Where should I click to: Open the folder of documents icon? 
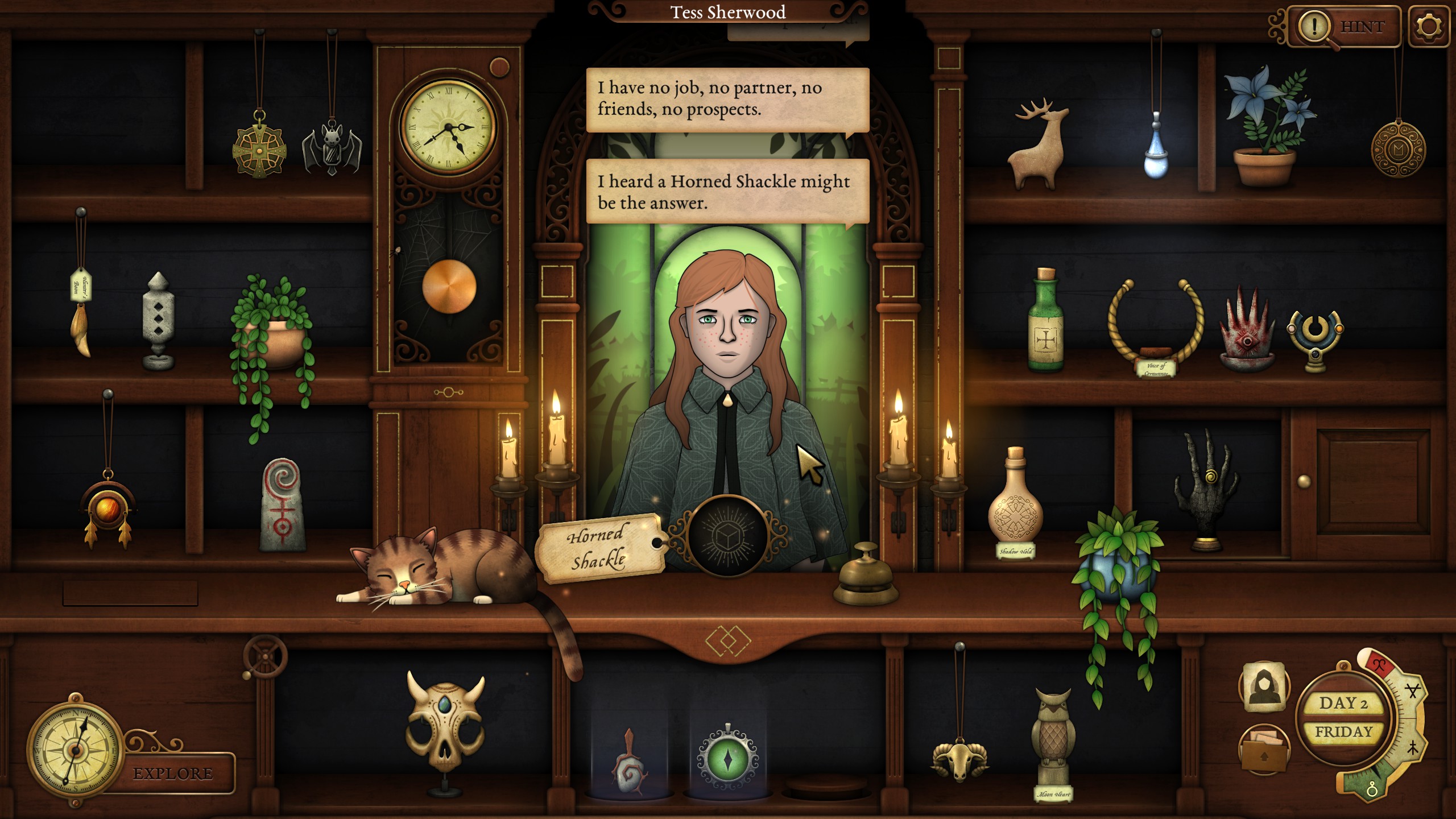coord(1264,750)
